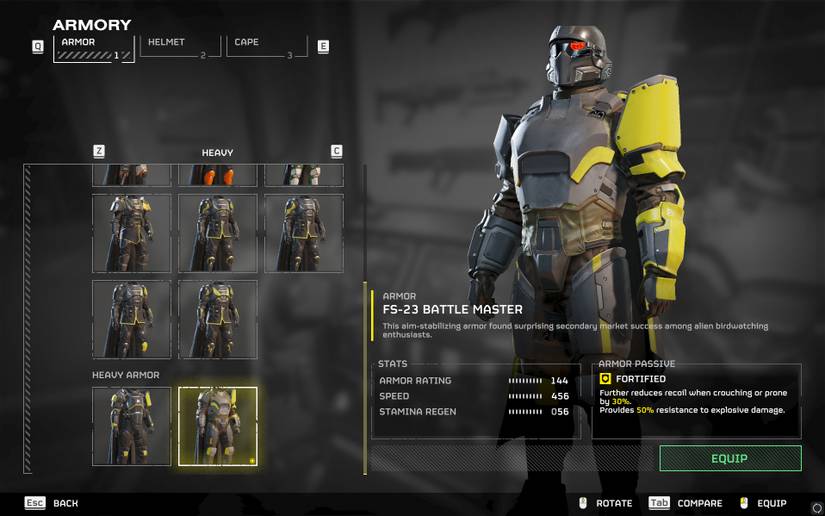Open the Cape tab
This screenshot has height=516, width=825.
(266, 46)
